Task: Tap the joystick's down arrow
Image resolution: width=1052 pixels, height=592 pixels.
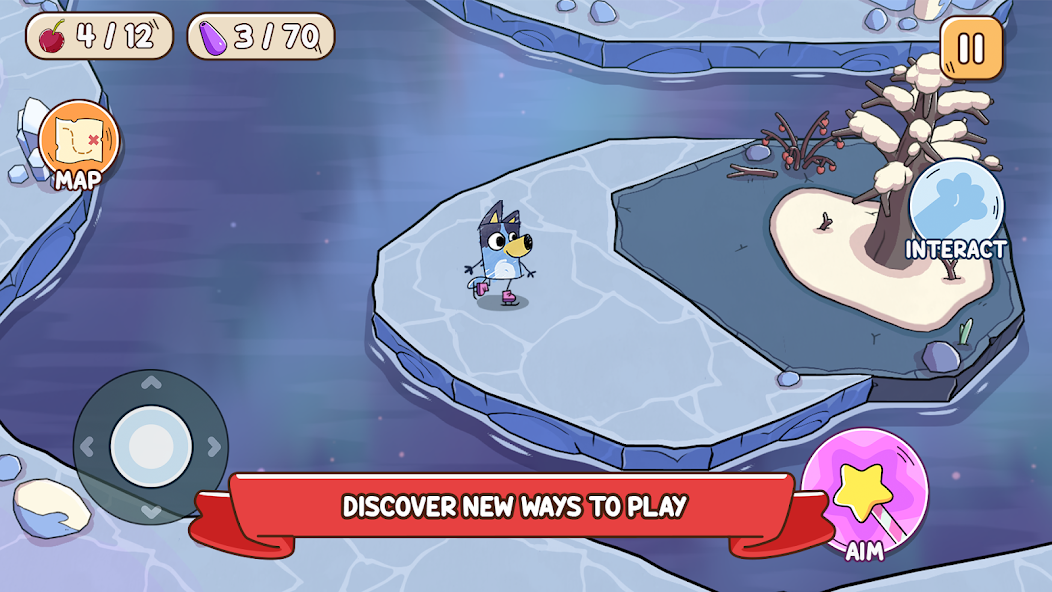Action: [x=150, y=510]
